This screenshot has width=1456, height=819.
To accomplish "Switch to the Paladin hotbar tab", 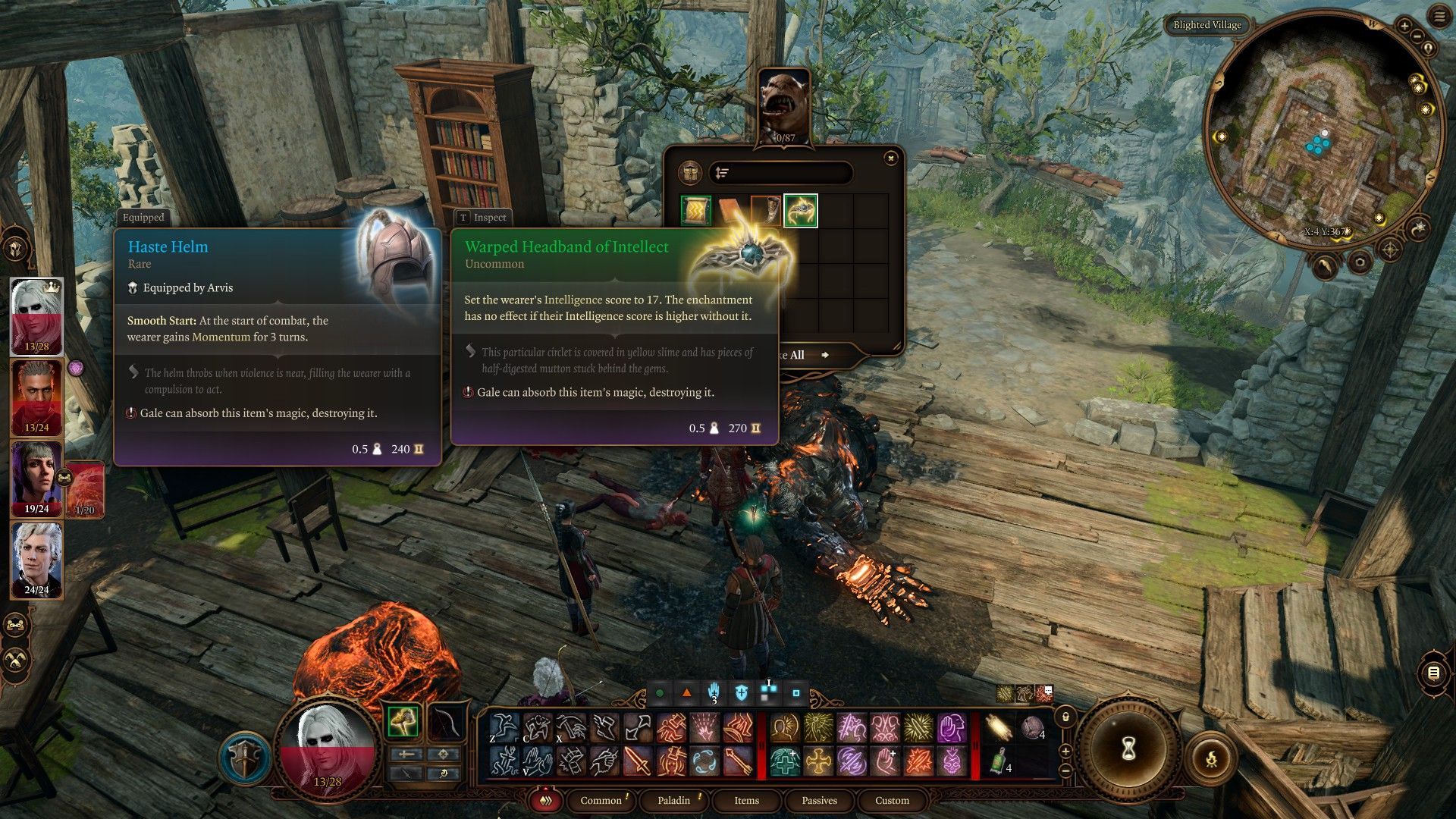I will click(673, 800).
